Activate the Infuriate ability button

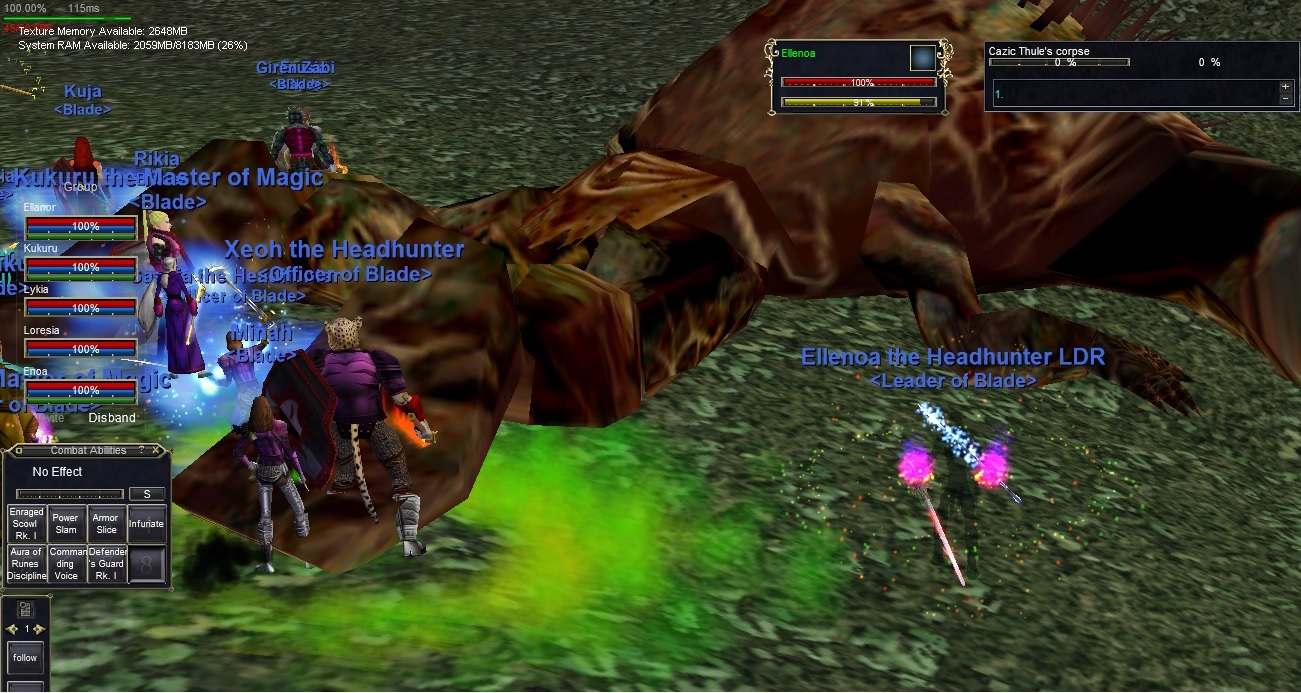coord(146,524)
